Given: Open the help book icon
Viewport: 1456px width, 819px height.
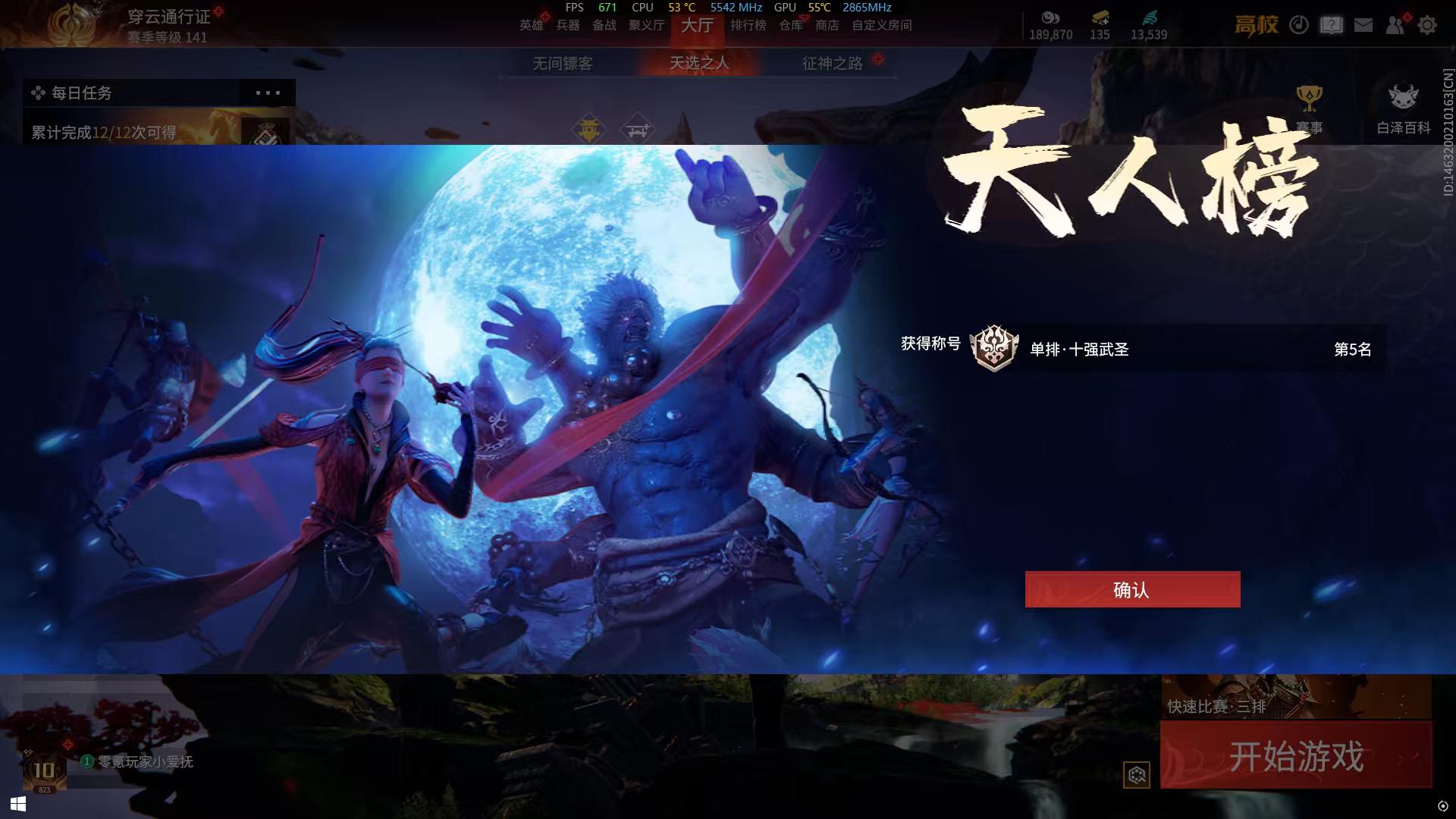Looking at the screenshot, I should point(1330,25).
